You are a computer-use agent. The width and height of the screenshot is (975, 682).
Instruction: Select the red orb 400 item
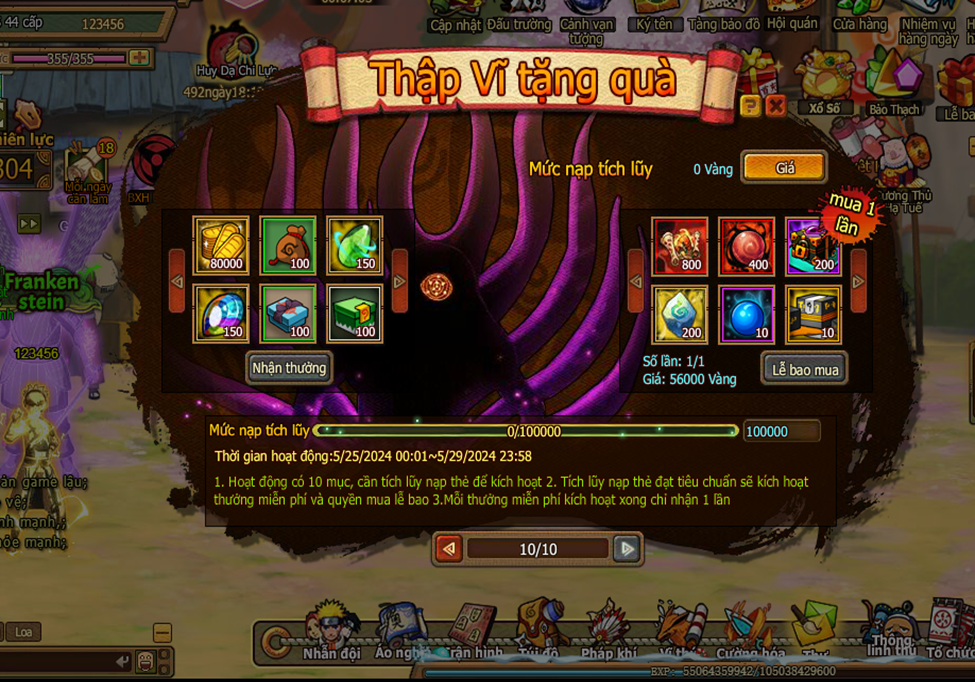[746, 245]
